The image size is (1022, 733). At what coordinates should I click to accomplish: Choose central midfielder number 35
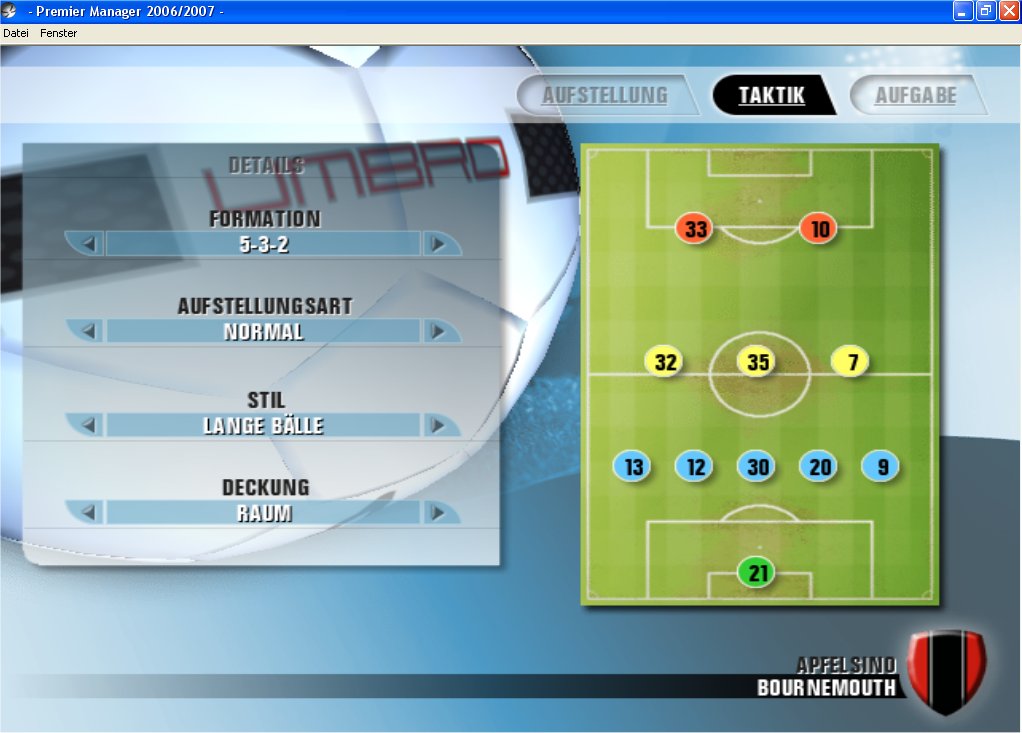757,362
